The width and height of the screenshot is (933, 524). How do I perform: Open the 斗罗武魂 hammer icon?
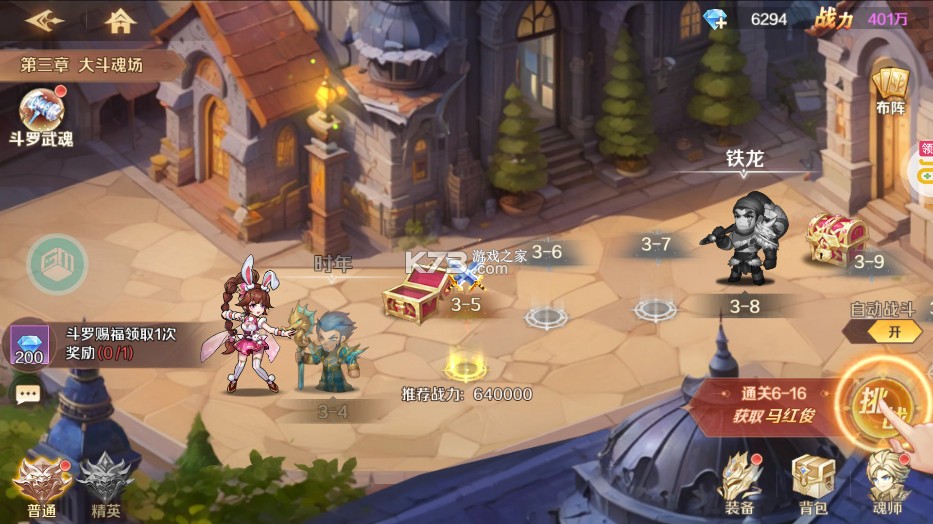tap(42, 111)
